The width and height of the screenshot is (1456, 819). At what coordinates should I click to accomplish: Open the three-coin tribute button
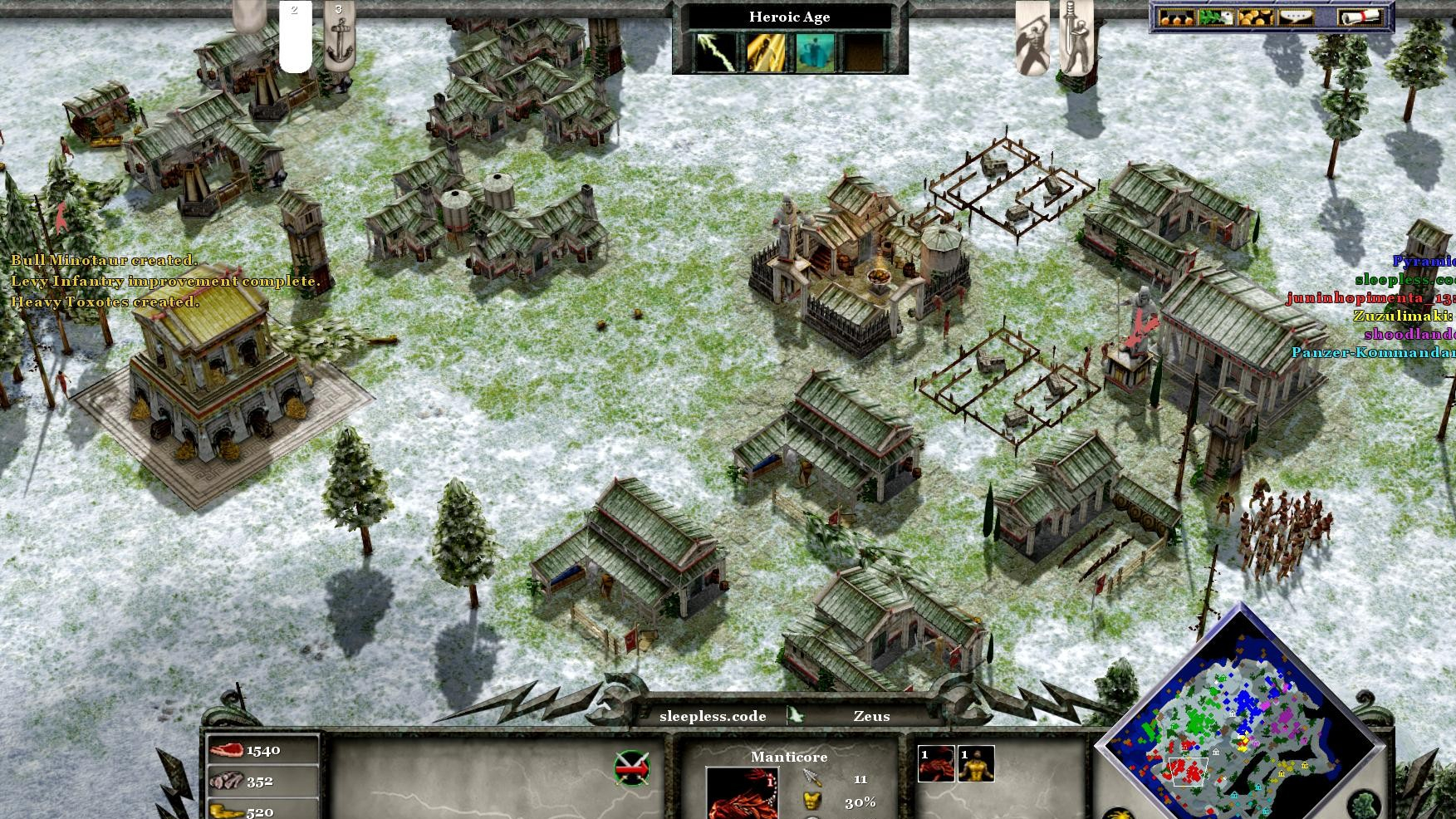[x=1175, y=17]
